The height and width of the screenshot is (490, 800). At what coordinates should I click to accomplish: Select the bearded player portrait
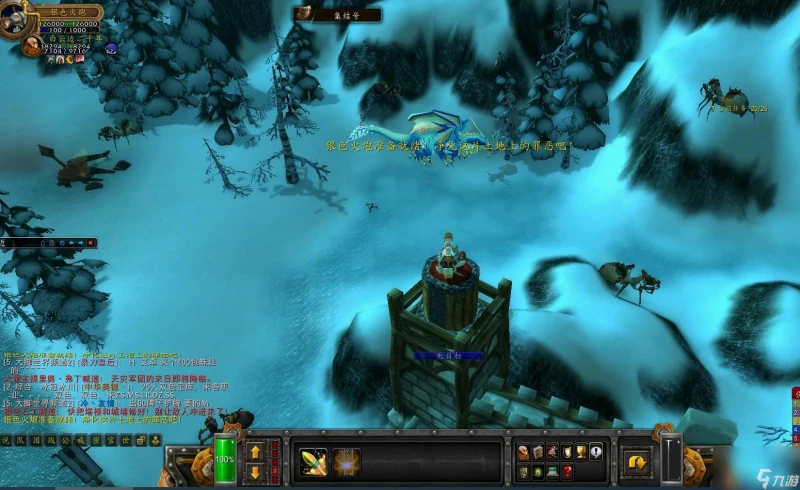(x=32, y=45)
